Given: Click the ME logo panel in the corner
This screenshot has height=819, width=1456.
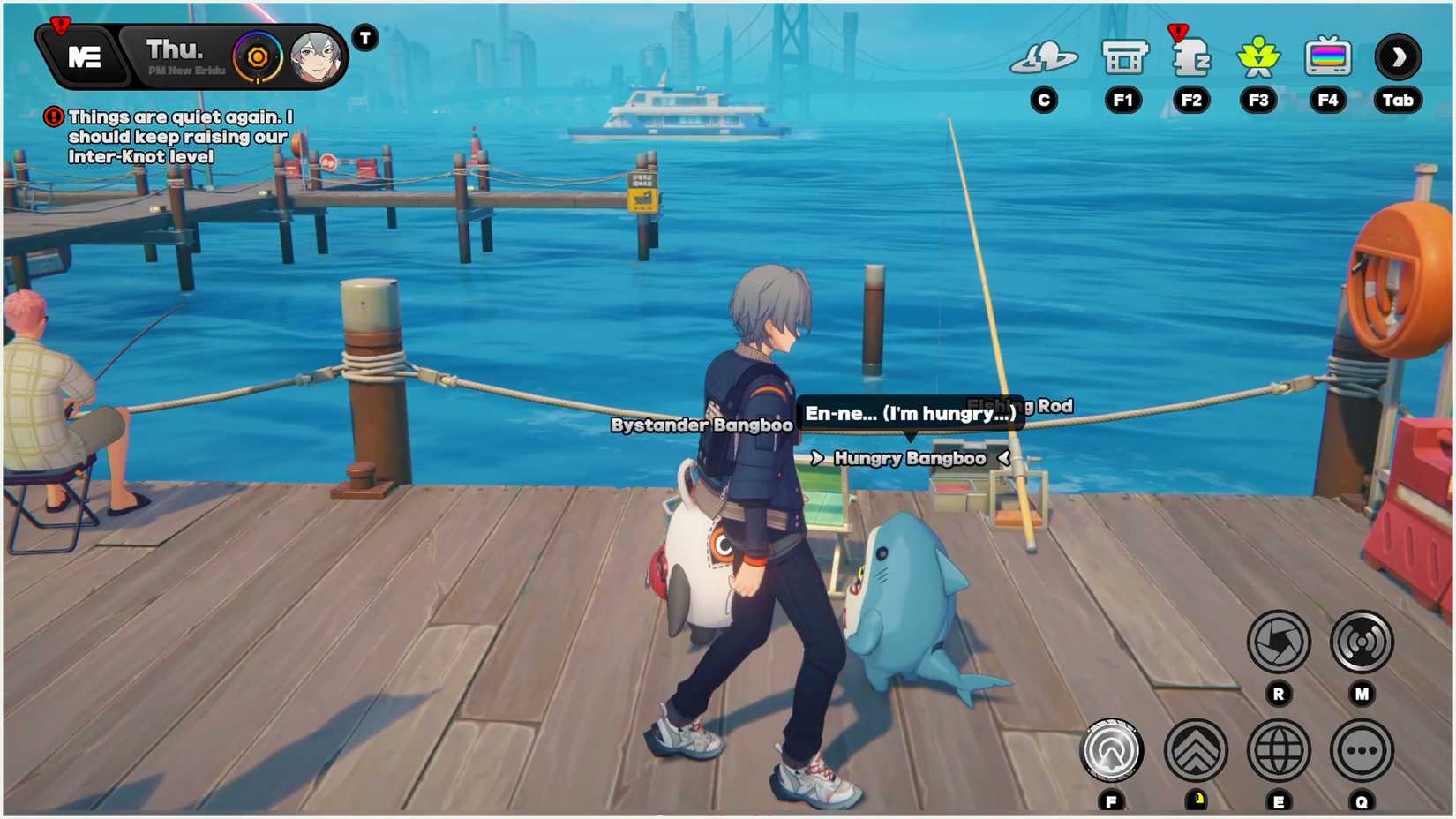Looking at the screenshot, I should coord(86,57).
